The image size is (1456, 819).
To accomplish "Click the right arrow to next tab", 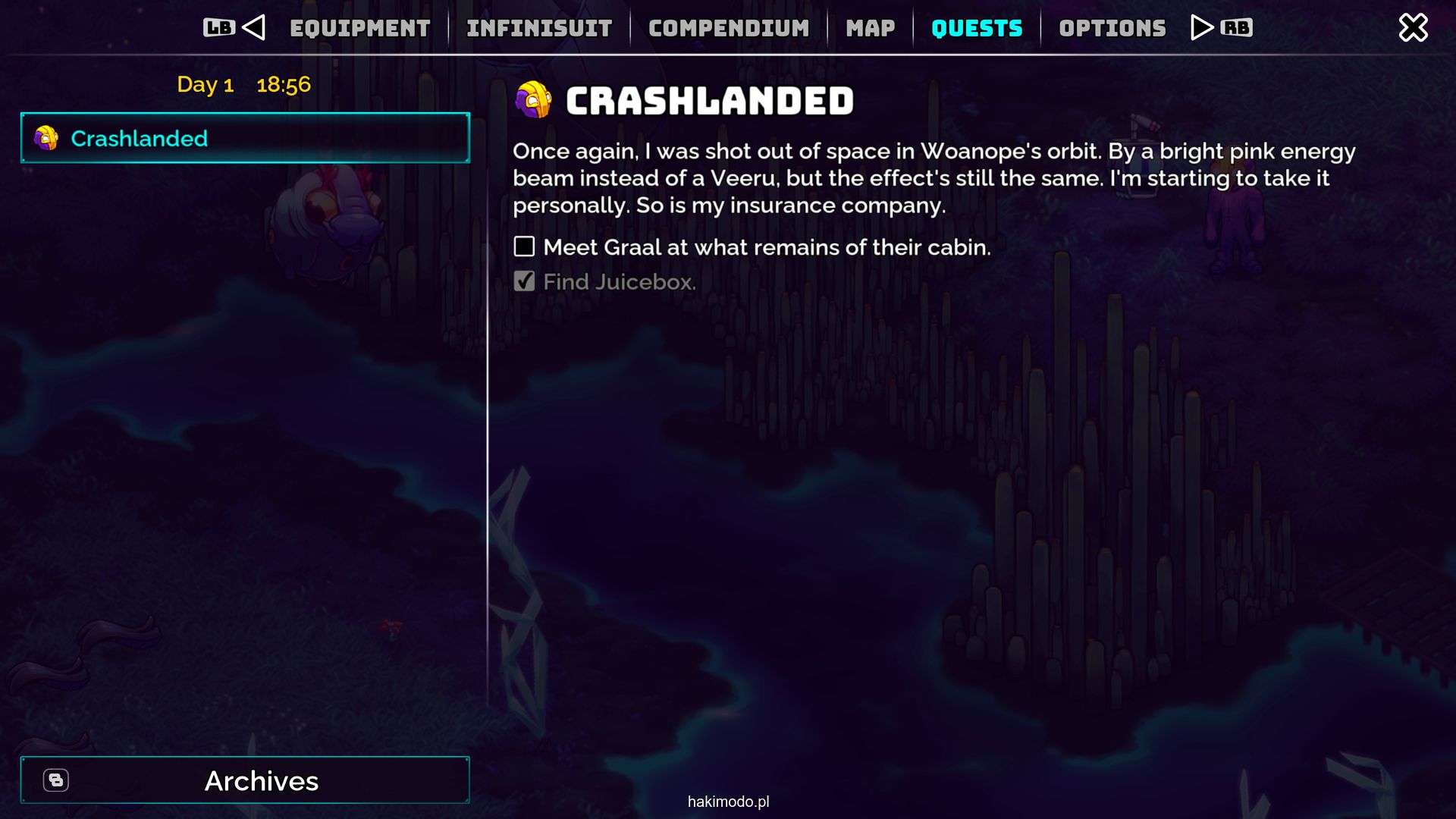I will point(1201,28).
